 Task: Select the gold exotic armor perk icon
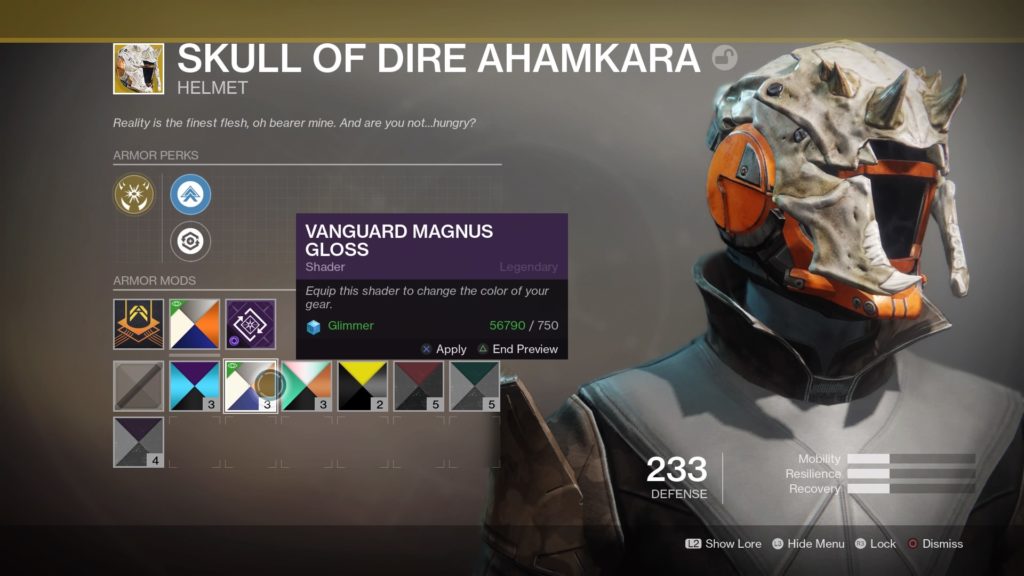click(x=134, y=195)
